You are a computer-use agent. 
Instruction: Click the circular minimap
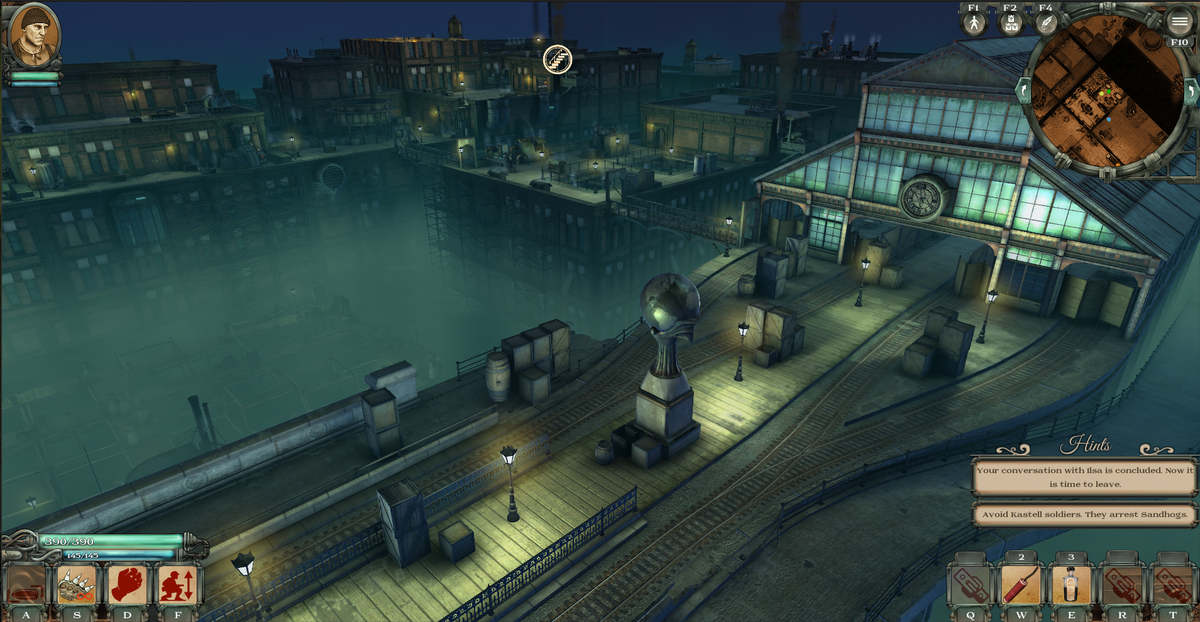coord(1103,95)
